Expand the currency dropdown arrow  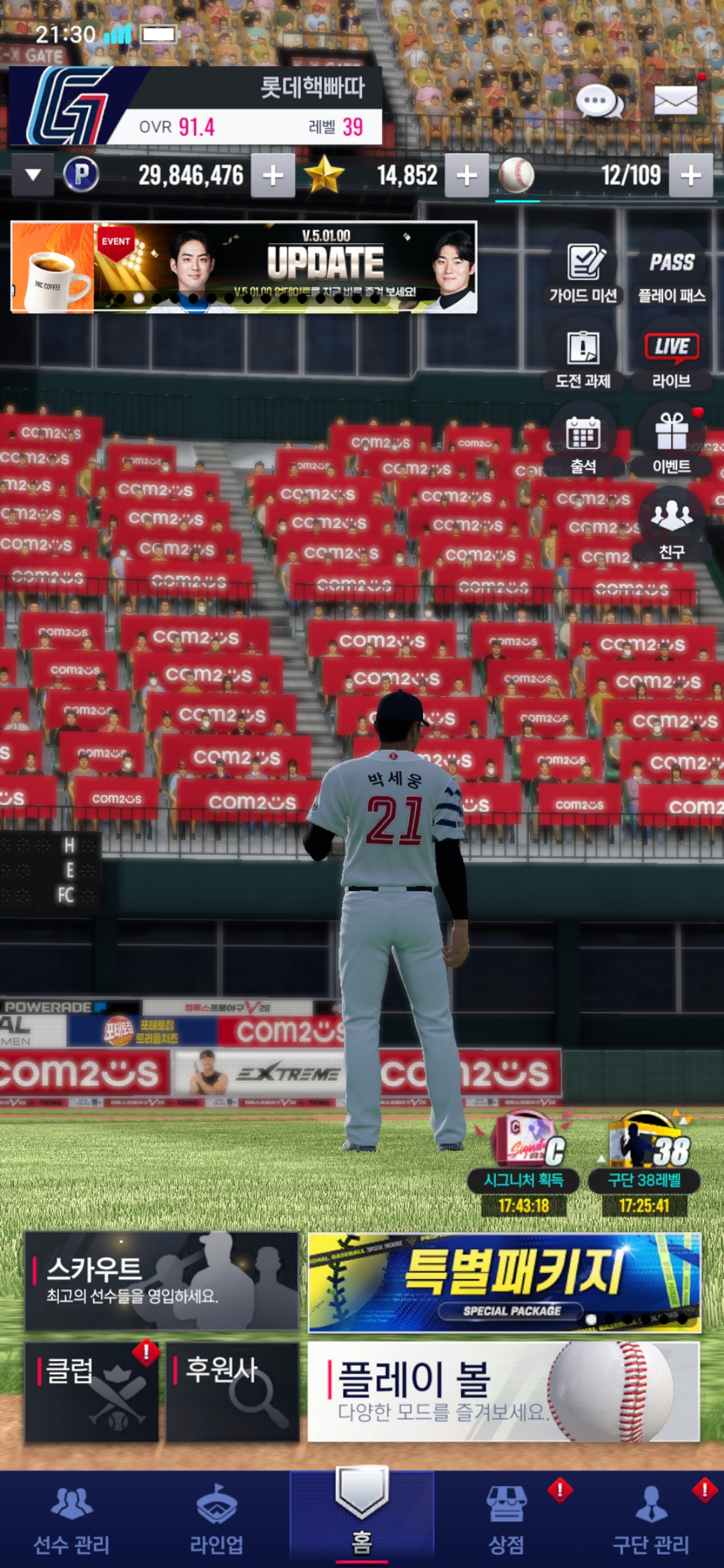pos(33,176)
